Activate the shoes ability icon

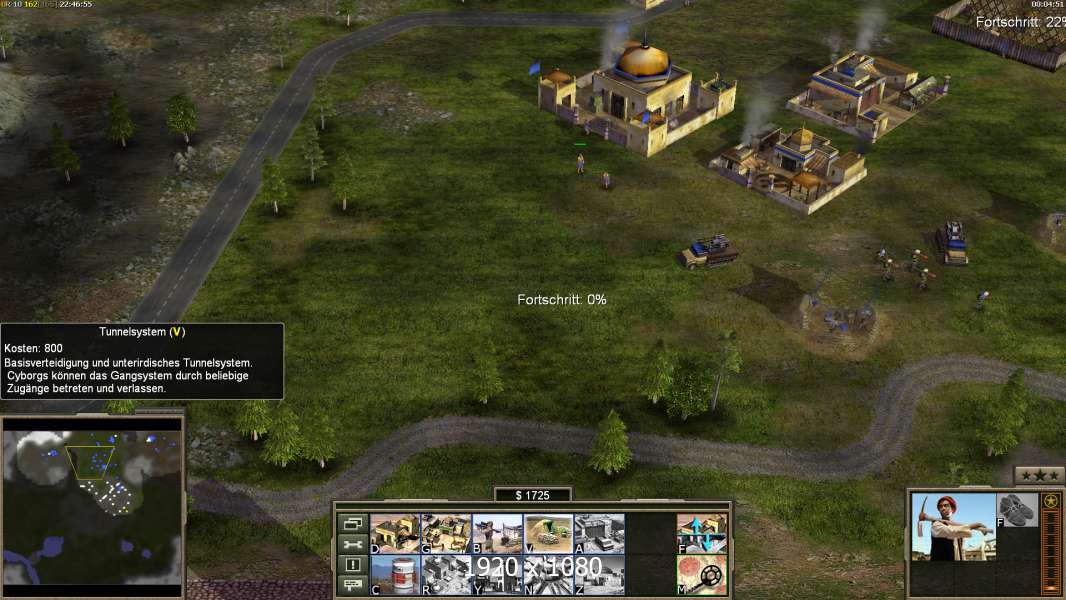pos(1018,507)
